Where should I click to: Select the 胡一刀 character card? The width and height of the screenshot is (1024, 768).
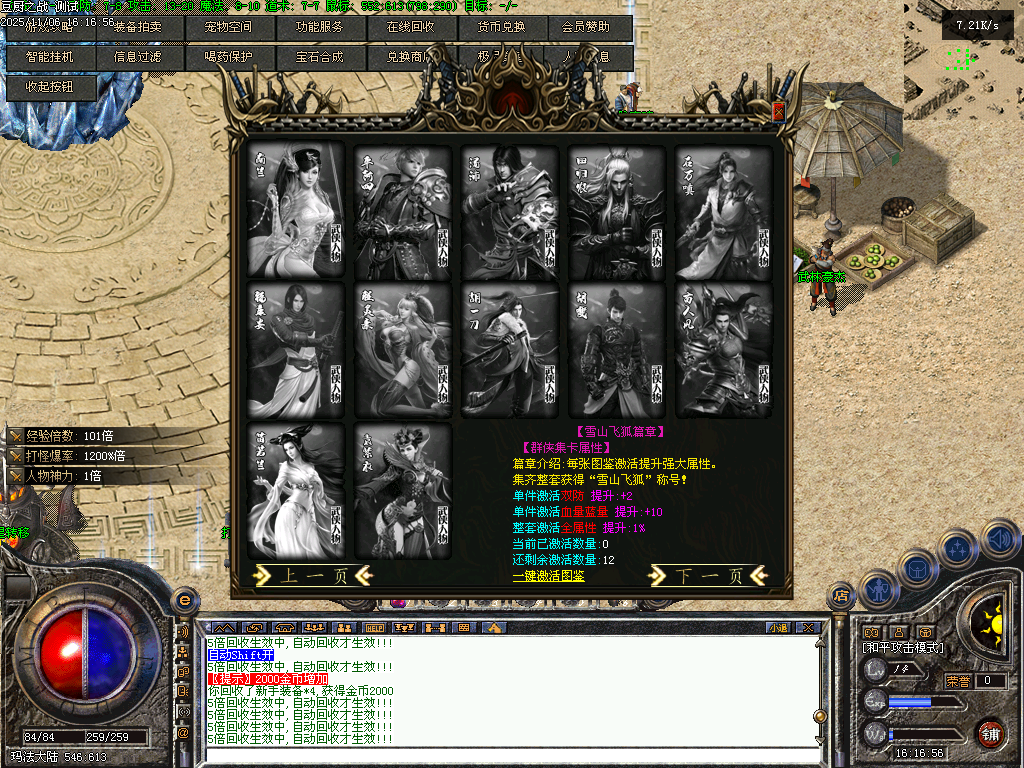coord(510,349)
